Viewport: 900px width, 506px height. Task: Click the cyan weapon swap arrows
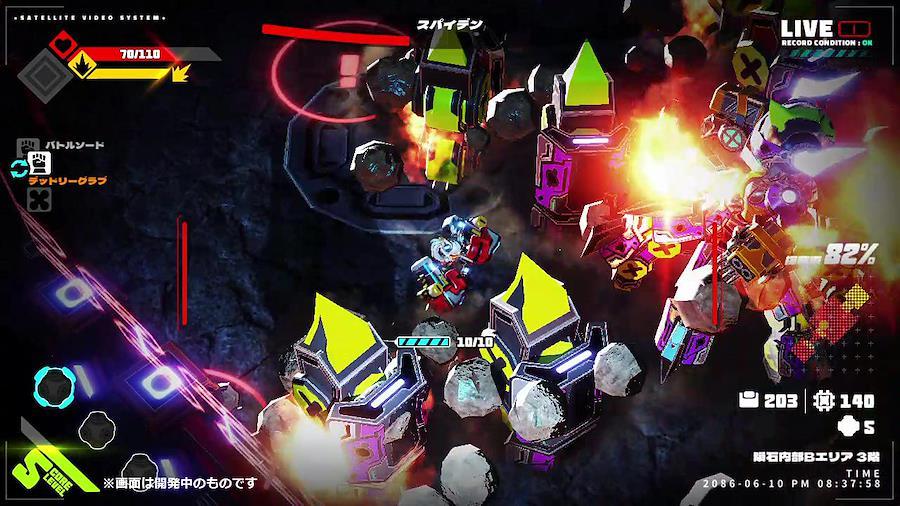[x=18, y=167]
